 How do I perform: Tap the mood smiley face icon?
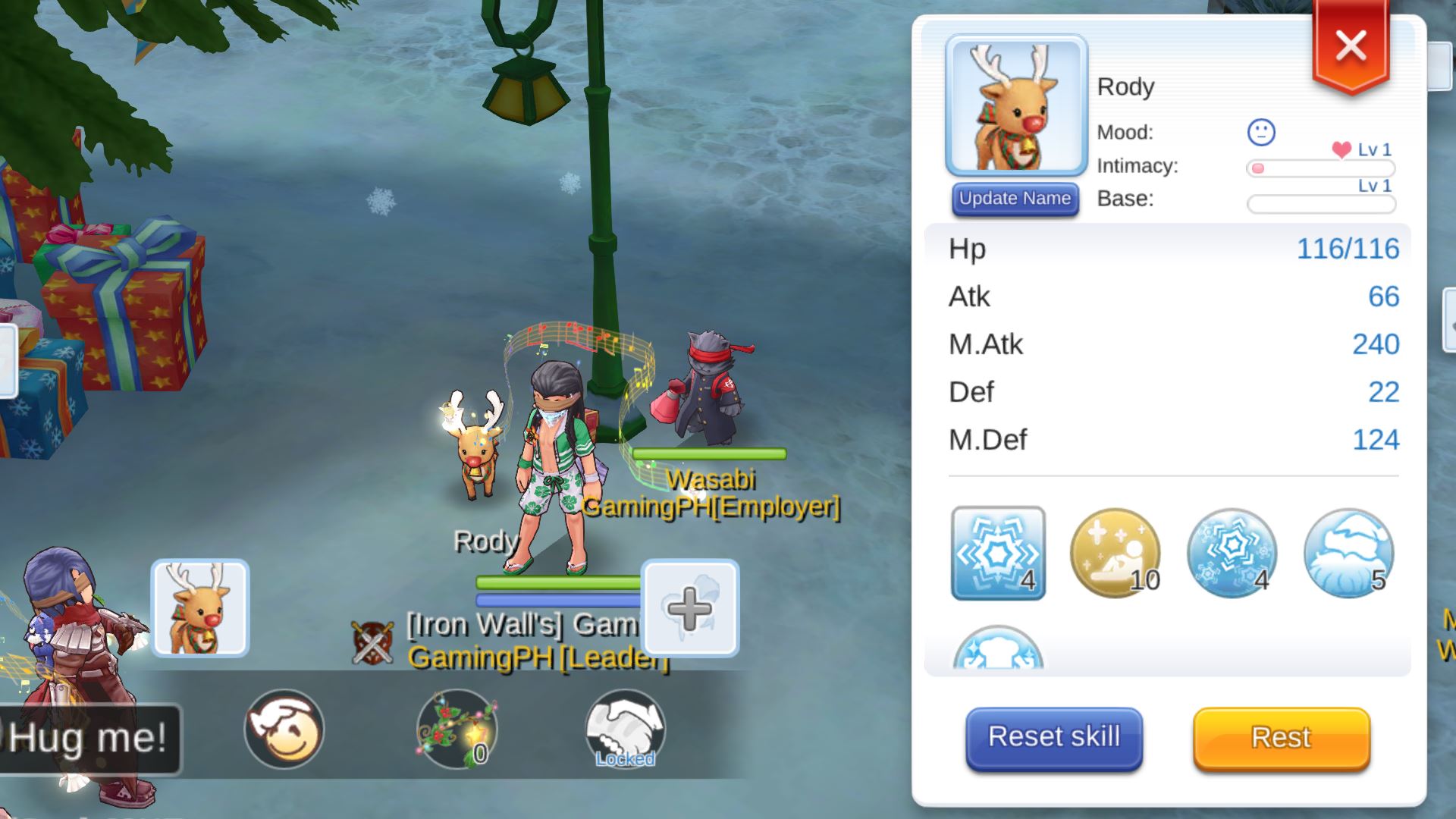tap(1261, 133)
